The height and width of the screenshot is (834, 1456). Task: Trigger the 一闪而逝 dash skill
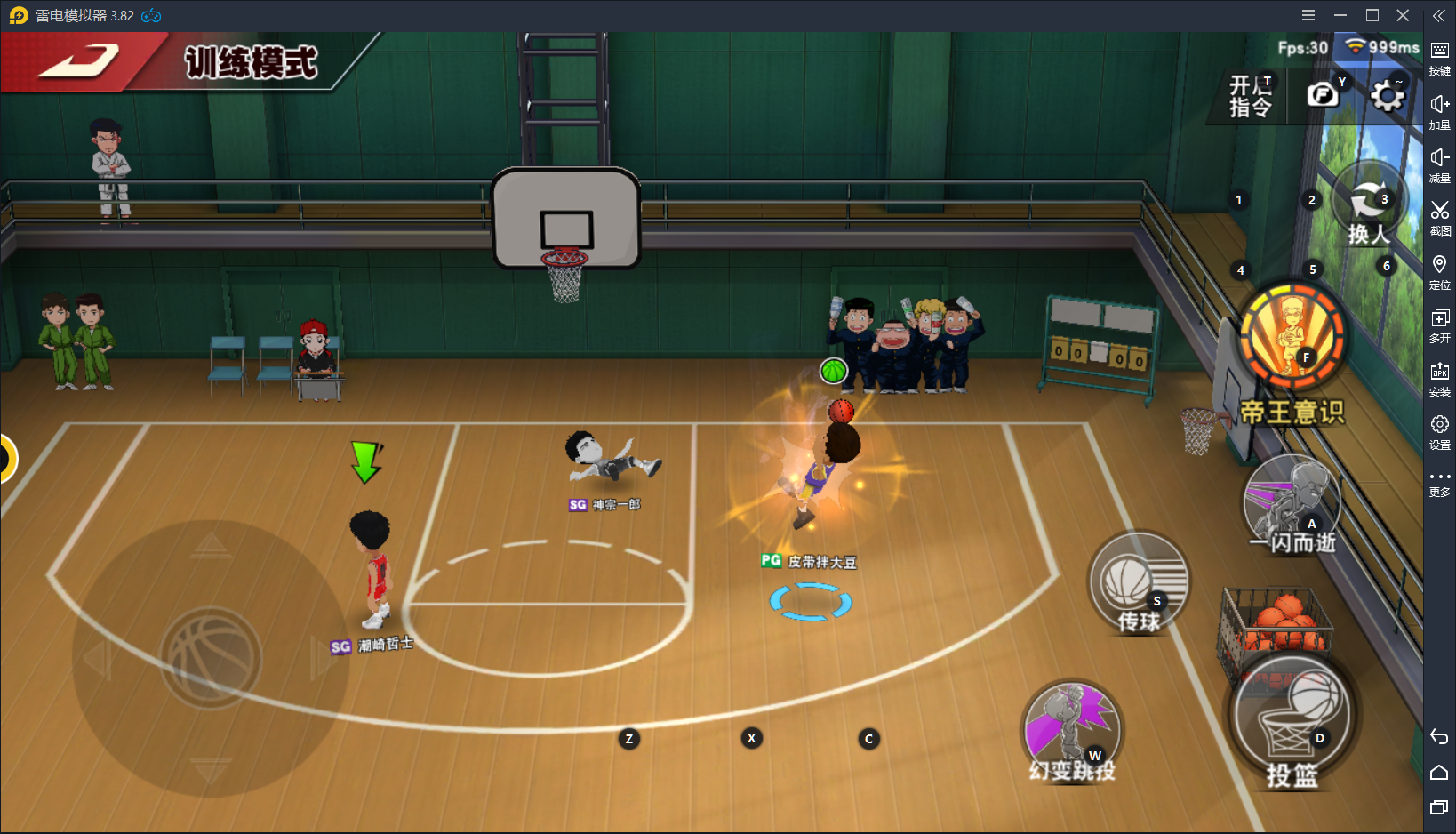[x=1292, y=504]
